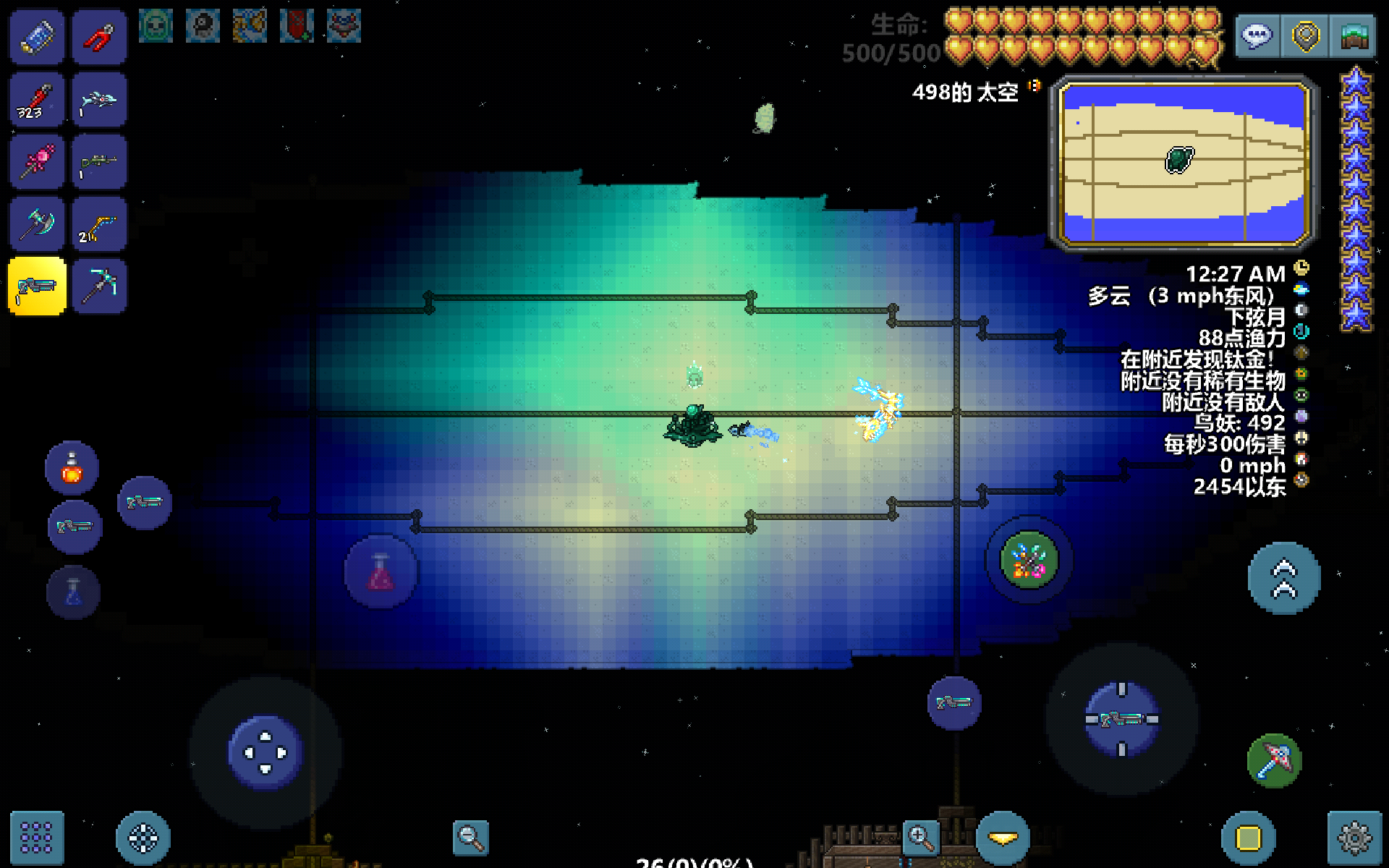Select the red wire cutter hotbar slot
This screenshot has width=1389, height=868.
click(x=100, y=38)
